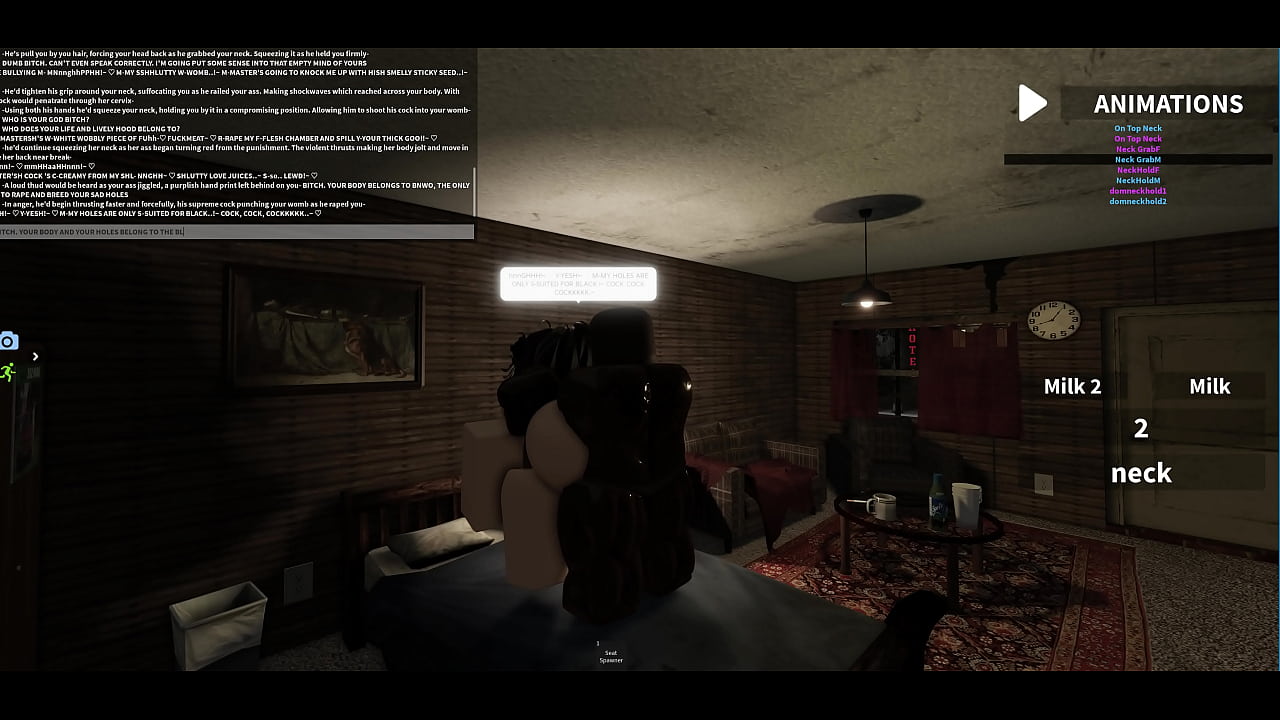Choose the Neck GrabF animation
The width and height of the screenshot is (1280, 720).
pos(1138,148)
